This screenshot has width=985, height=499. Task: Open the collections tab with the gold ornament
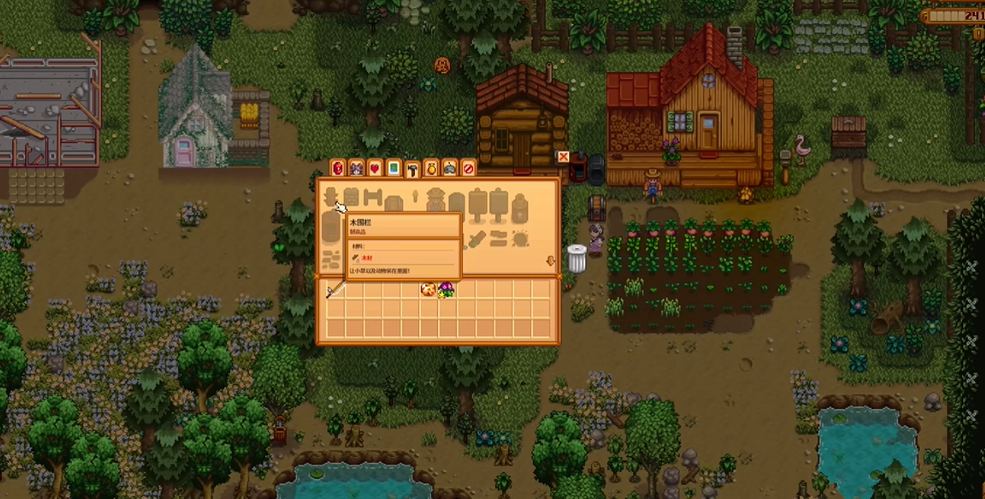(x=431, y=168)
